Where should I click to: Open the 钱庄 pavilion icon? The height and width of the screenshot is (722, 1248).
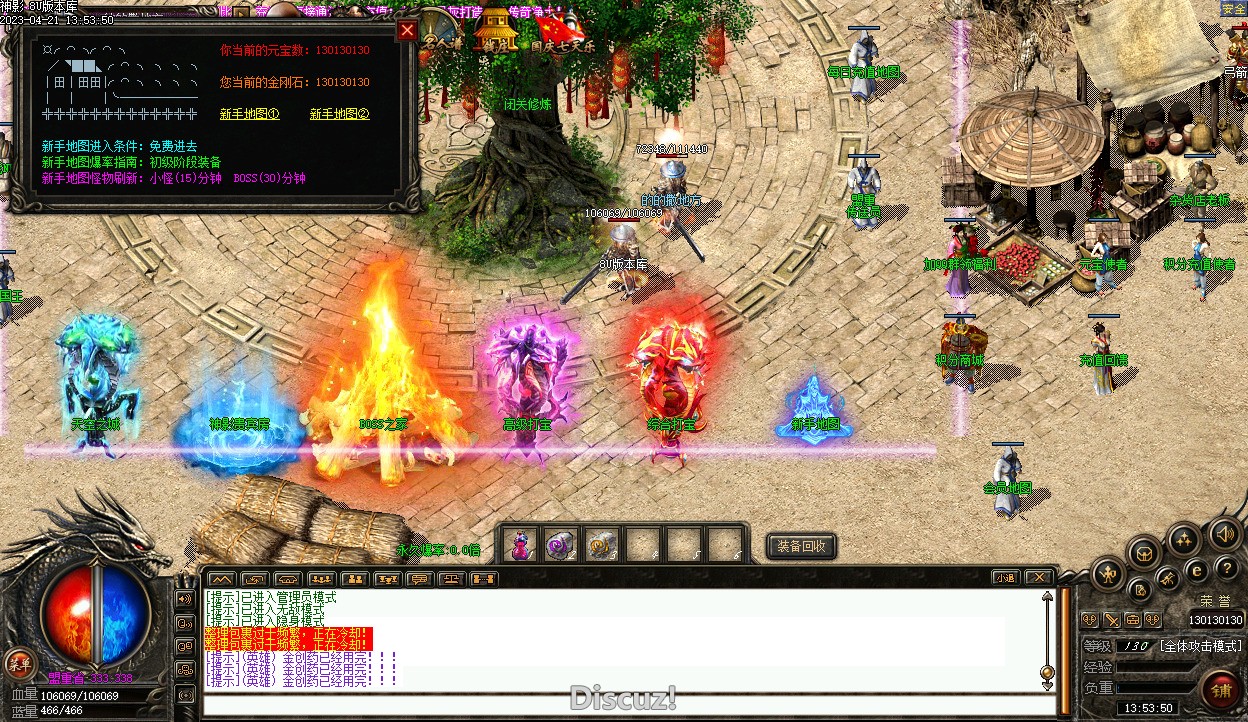point(494,30)
